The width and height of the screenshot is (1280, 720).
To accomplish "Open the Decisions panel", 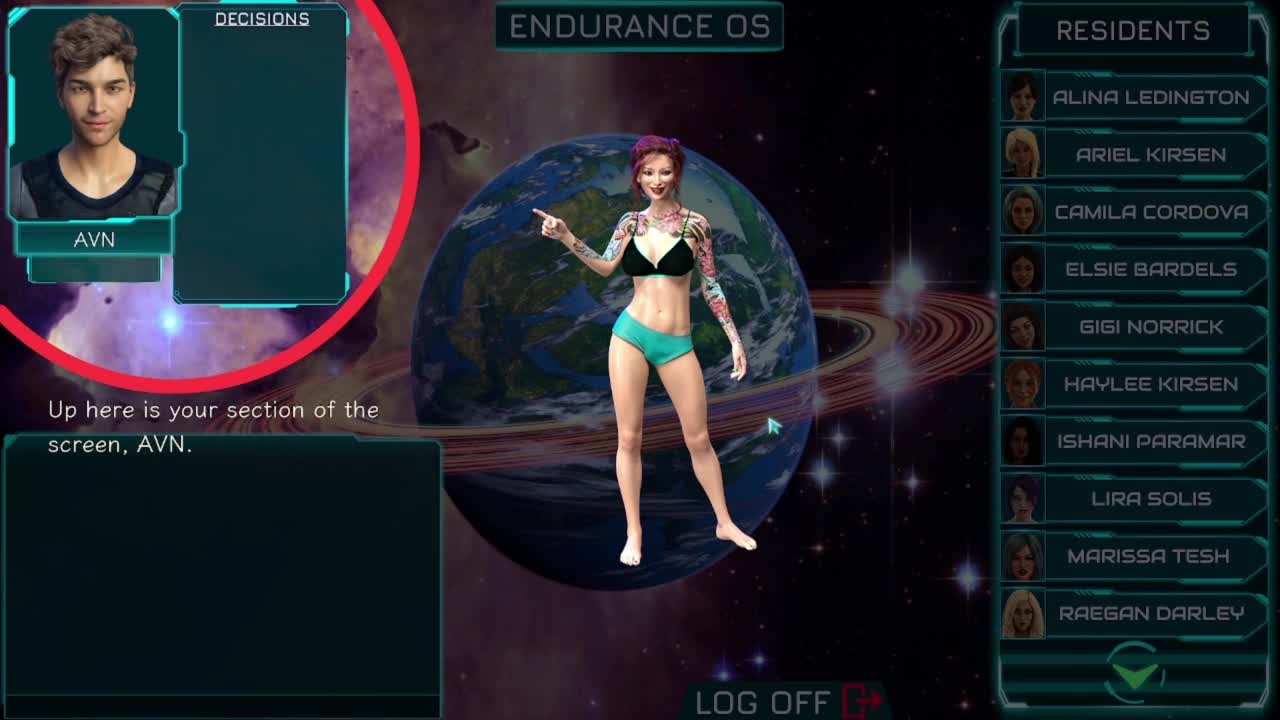I will click(262, 19).
